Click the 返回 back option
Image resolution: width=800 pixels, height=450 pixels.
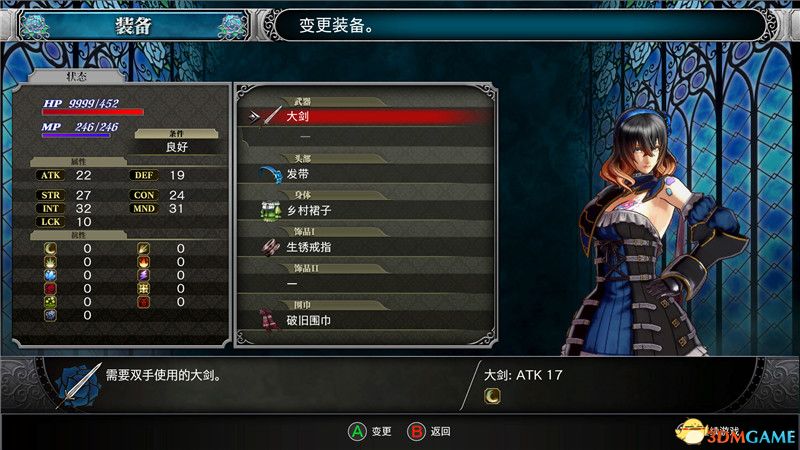click(430, 432)
